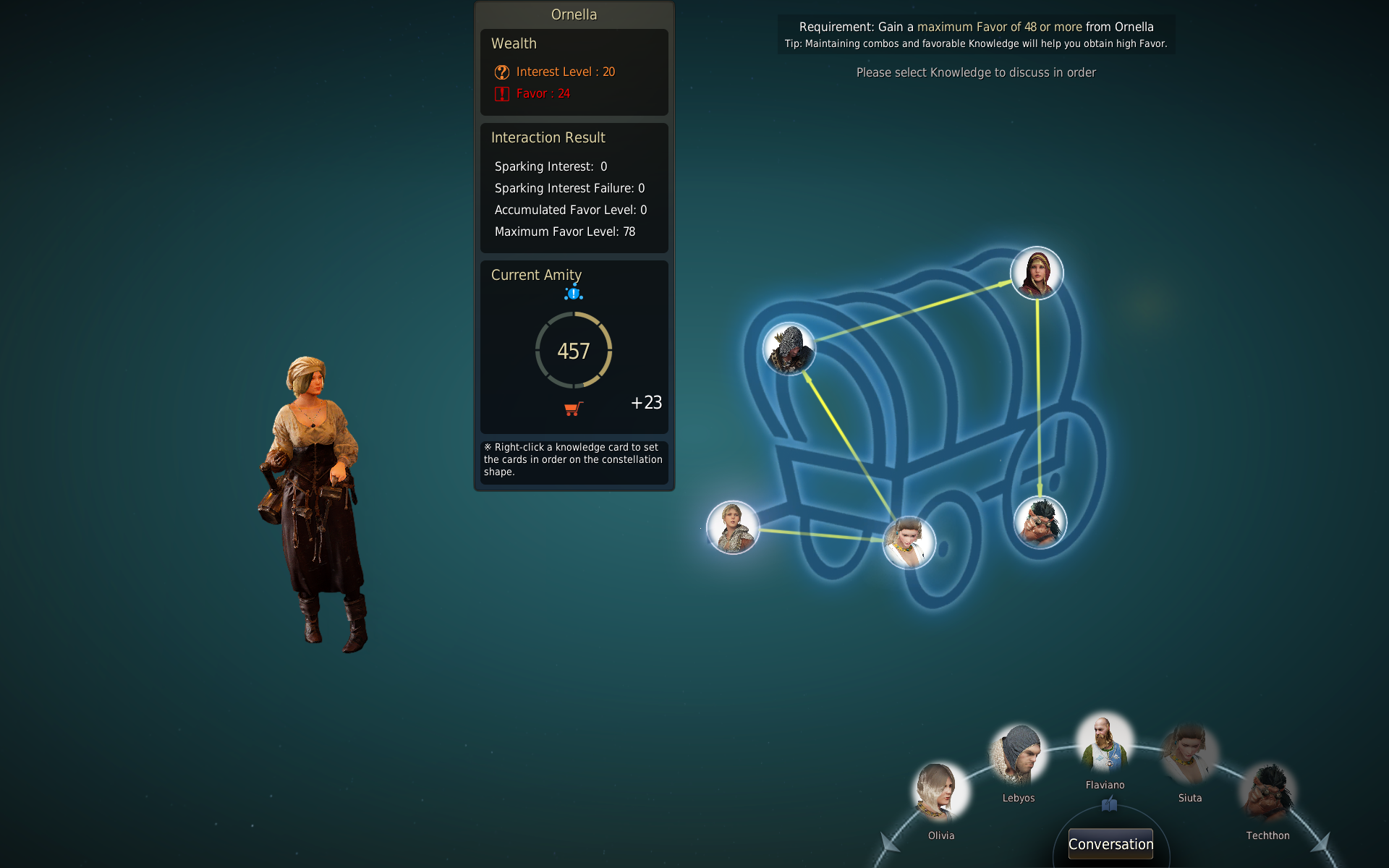The image size is (1389, 868).
Task: Click the red-hooded woman constellation node
Action: pos(1037,273)
